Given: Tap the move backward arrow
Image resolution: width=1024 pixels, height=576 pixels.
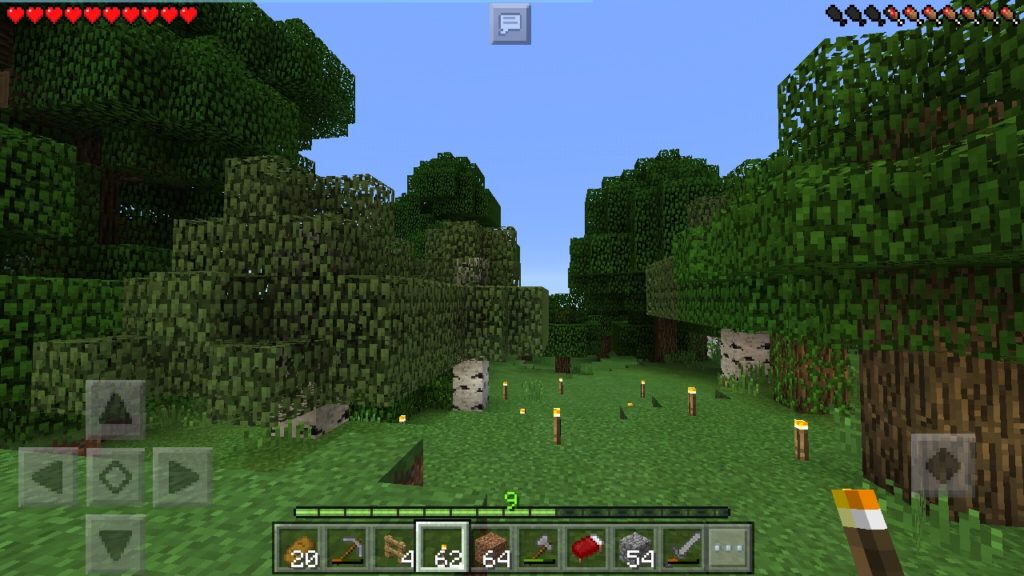Looking at the screenshot, I should tap(115, 544).
